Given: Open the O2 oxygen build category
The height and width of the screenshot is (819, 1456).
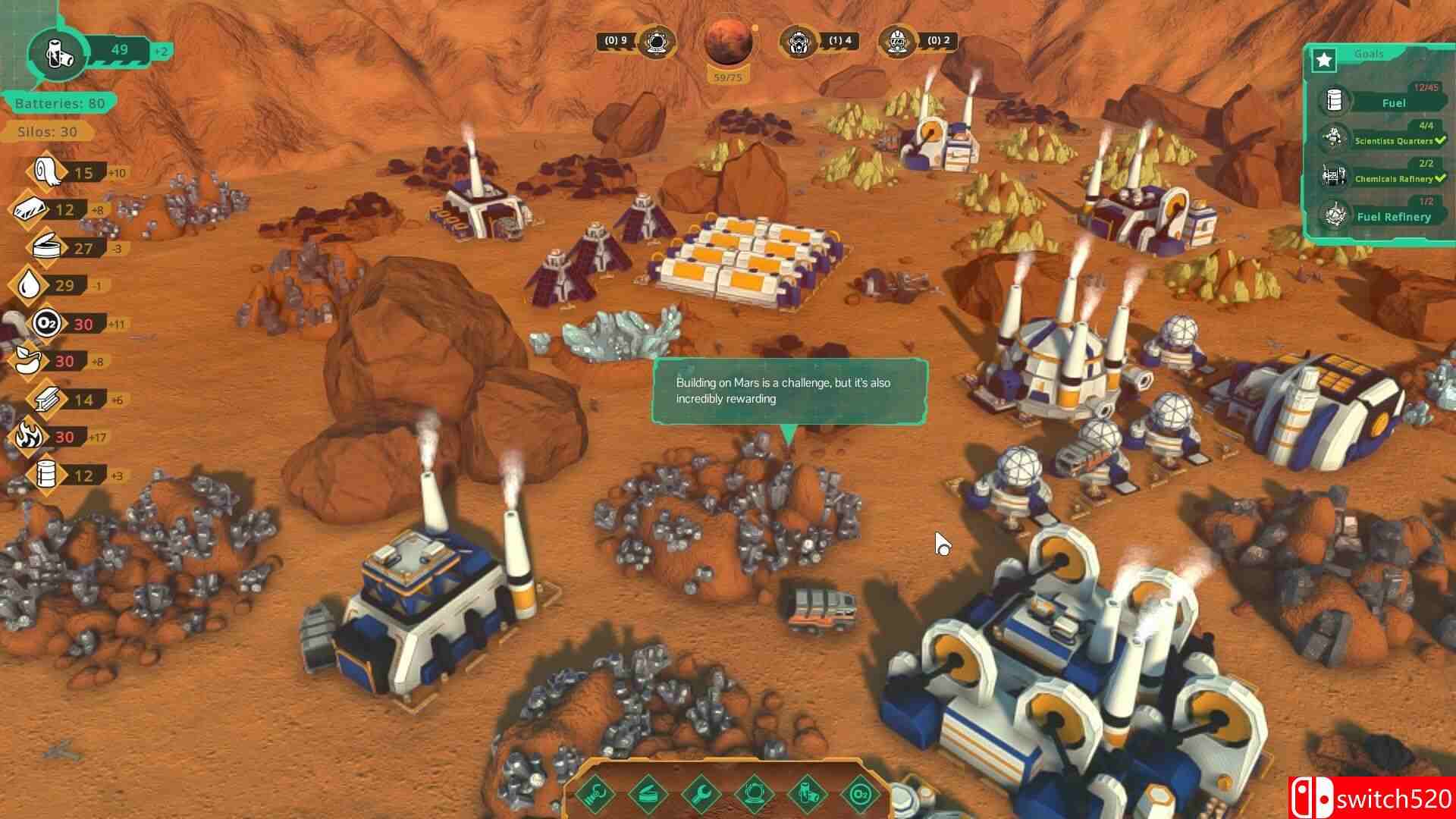Looking at the screenshot, I should (x=861, y=793).
